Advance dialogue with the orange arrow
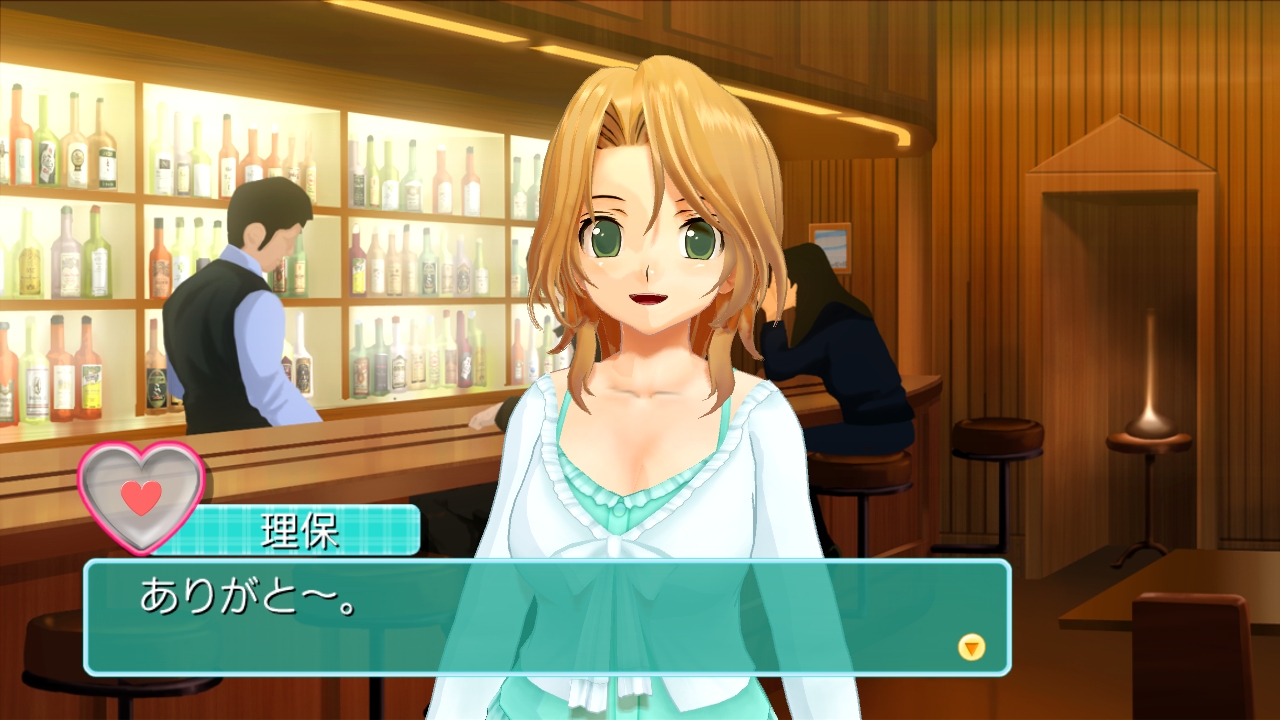Viewport: 1280px width, 720px height. 971,647
